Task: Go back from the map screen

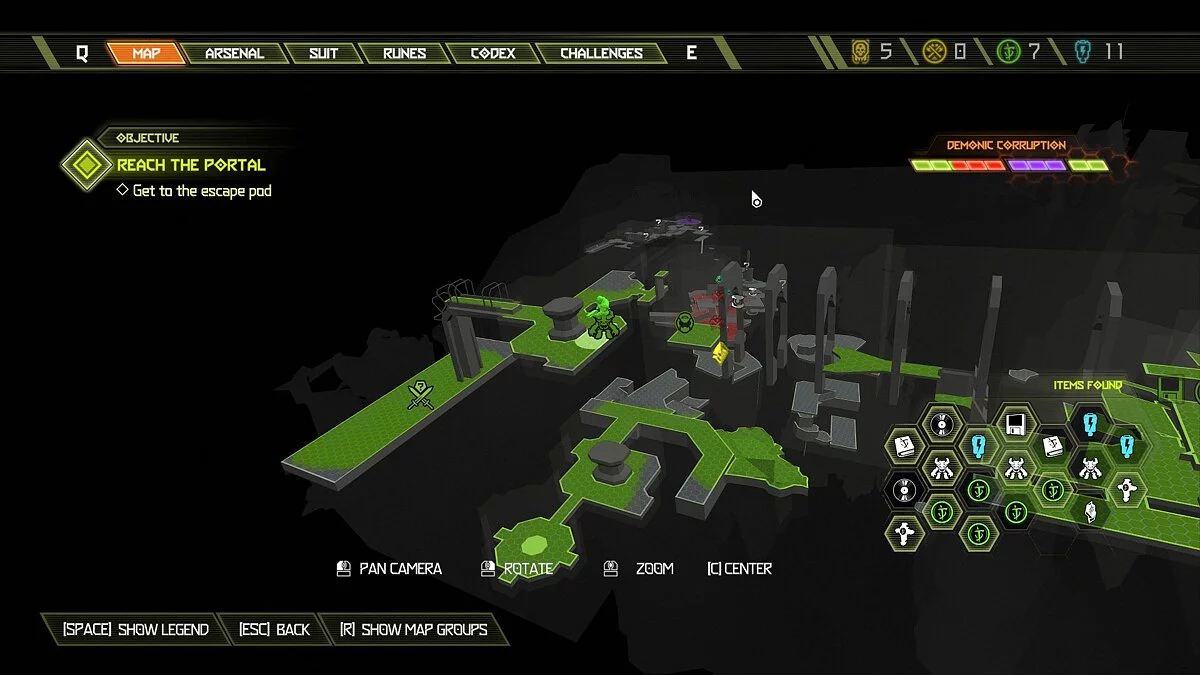Action: 274,629
